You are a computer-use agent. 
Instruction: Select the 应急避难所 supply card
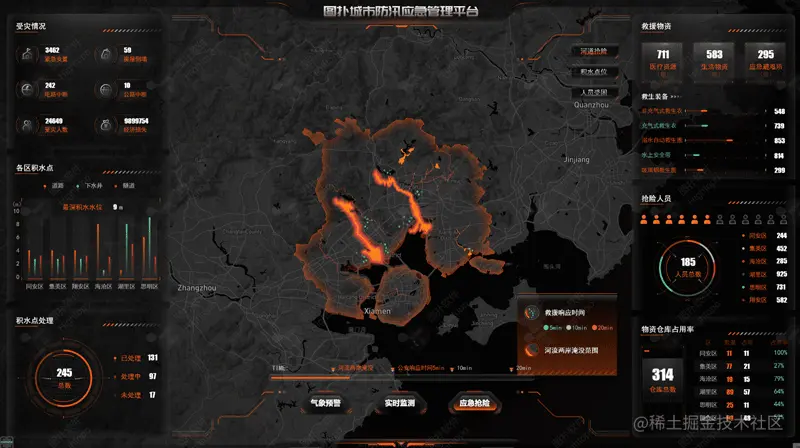coord(765,58)
